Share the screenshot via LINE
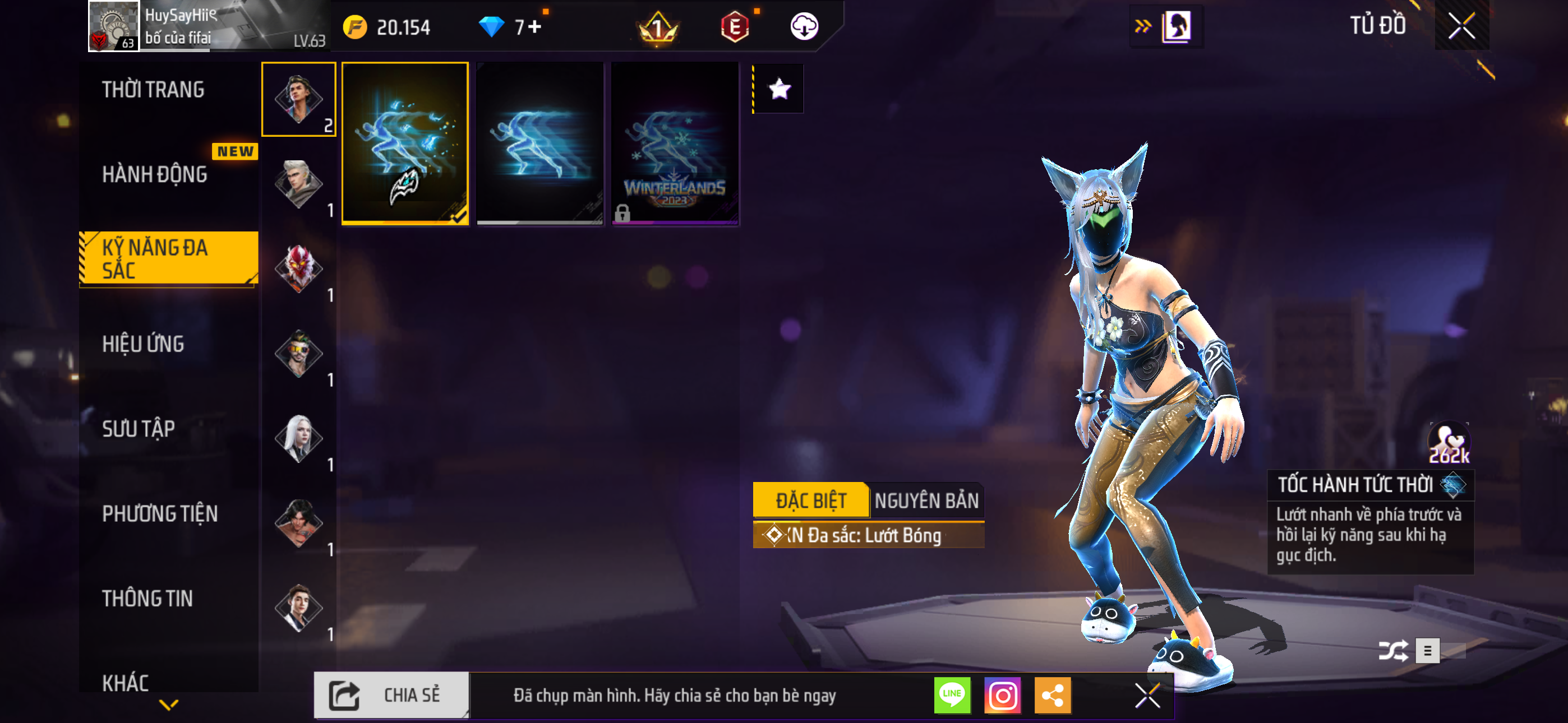Image resolution: width=1568 pixels, height=723 pixels. (x=952, y=695)
